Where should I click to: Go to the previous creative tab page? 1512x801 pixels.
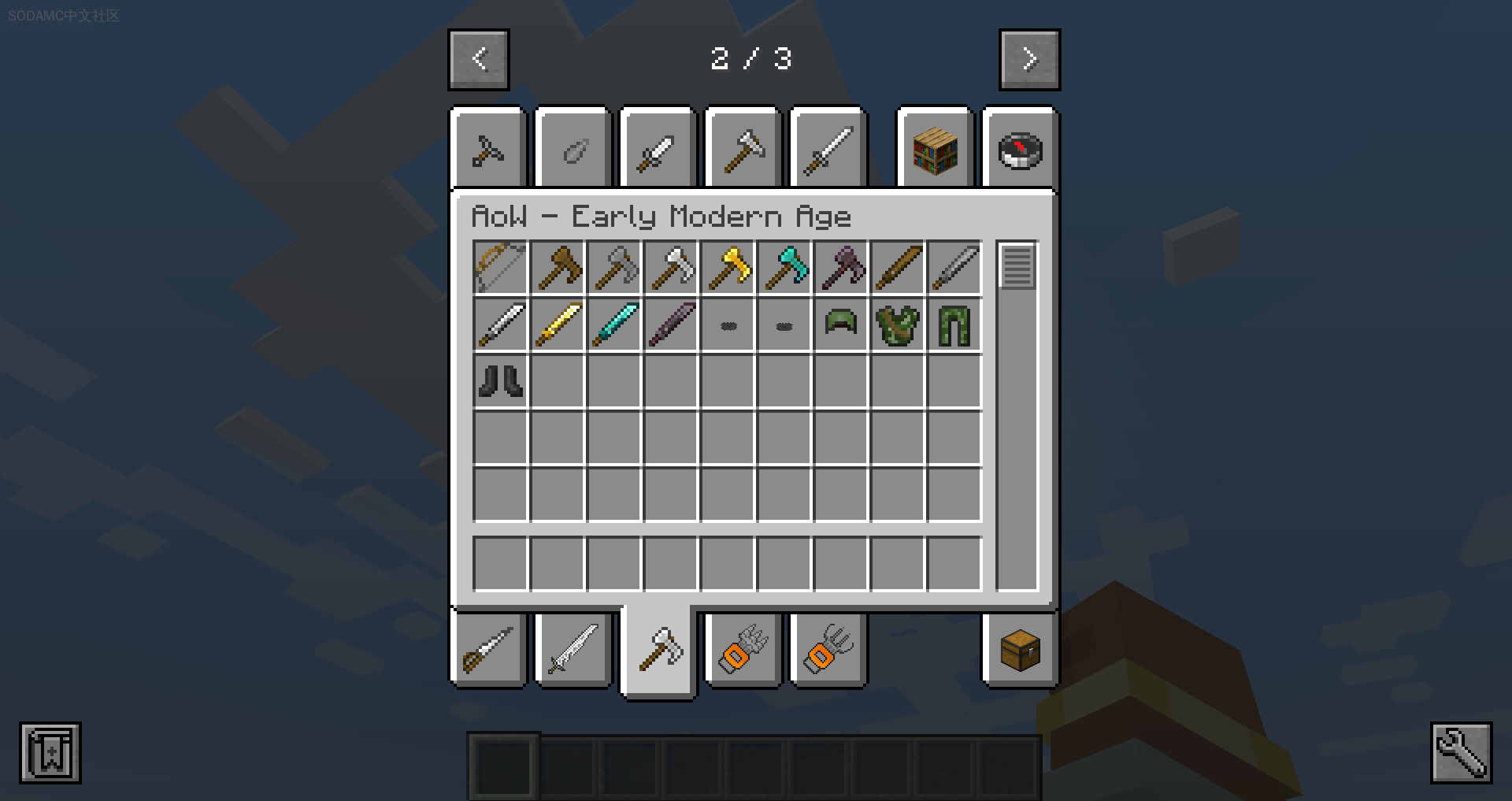(x=479, y=59)
